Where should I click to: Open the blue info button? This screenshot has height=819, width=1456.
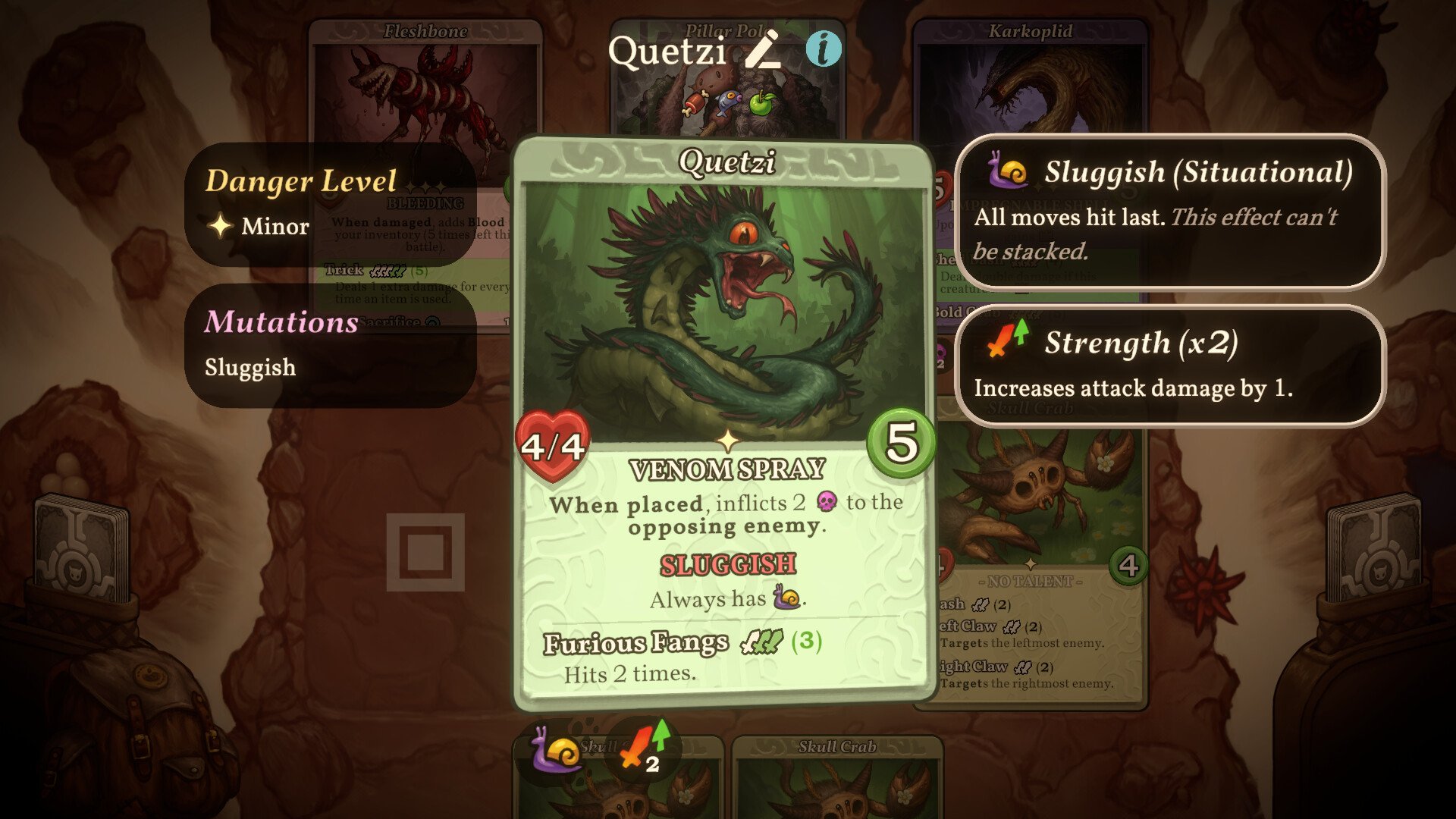[x=823, y=50]
